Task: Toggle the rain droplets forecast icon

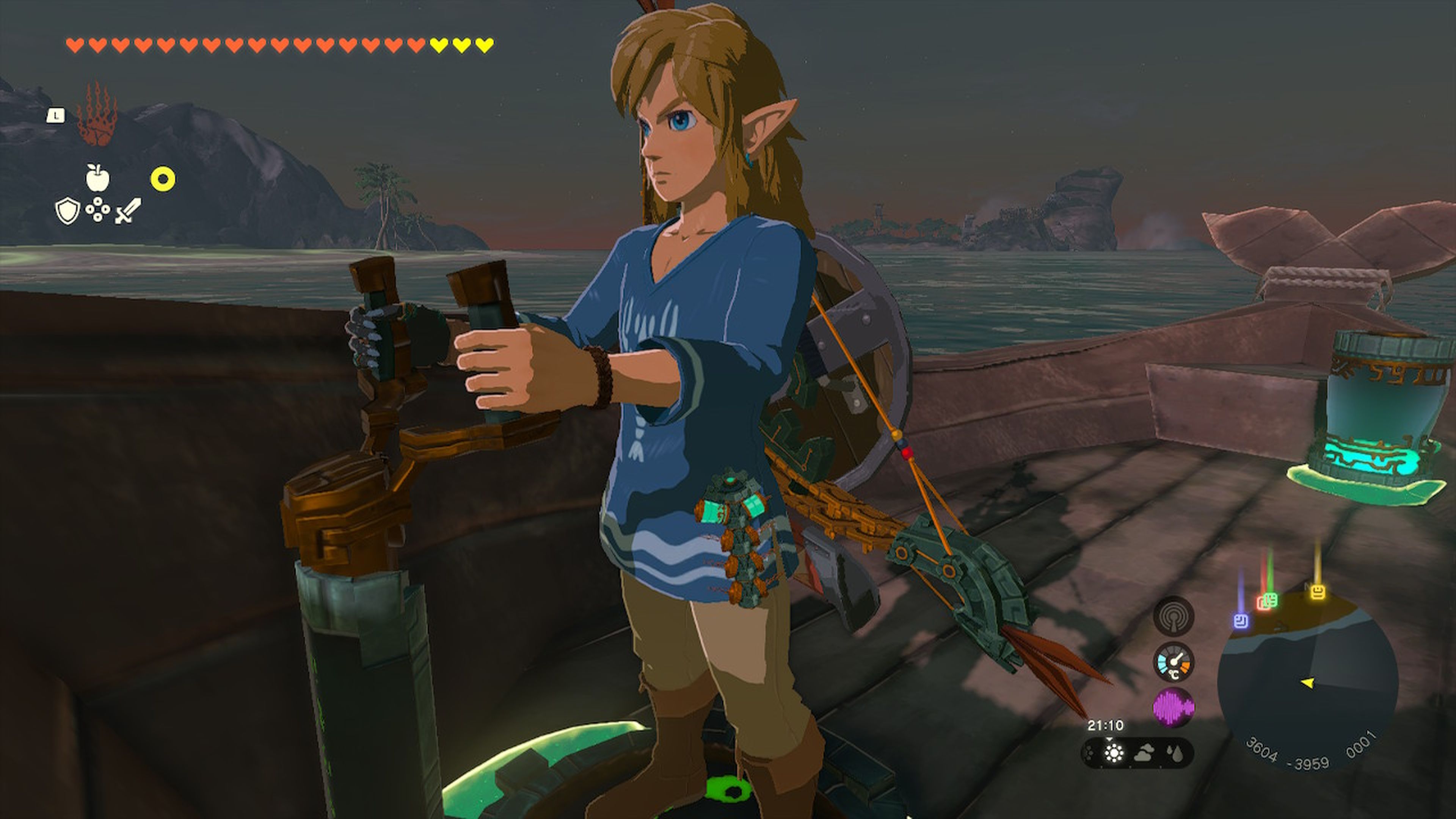Action: [1175, 754]
